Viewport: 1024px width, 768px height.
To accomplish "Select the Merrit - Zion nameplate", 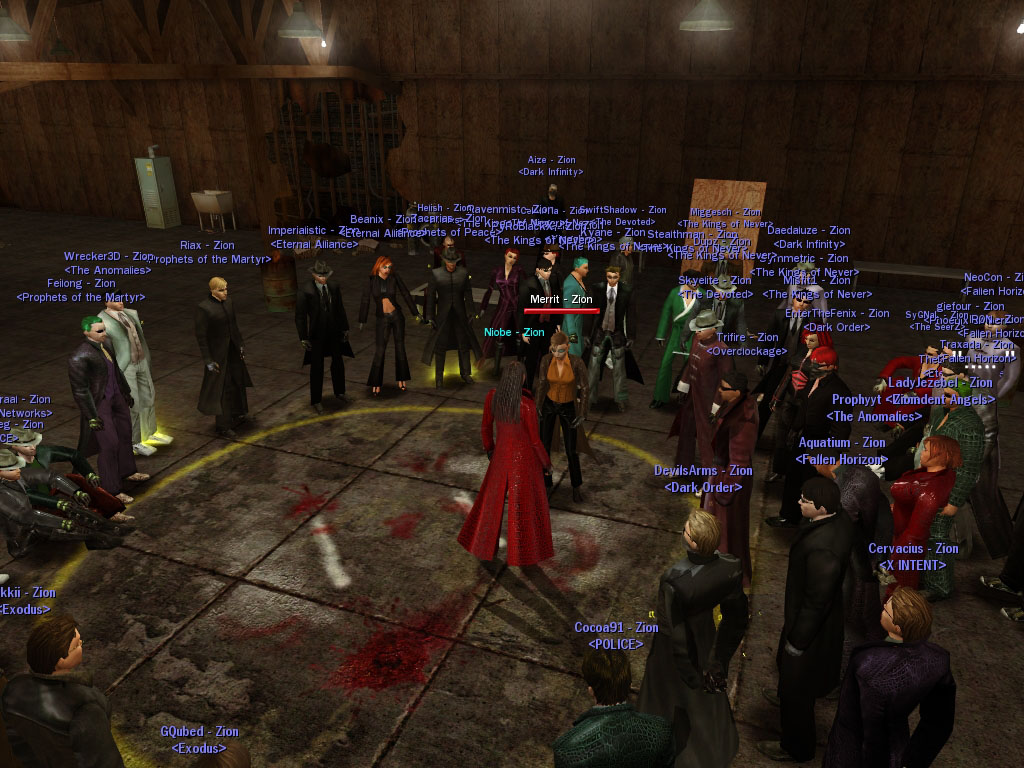I will pyautogui.click(x=561, y=299).
